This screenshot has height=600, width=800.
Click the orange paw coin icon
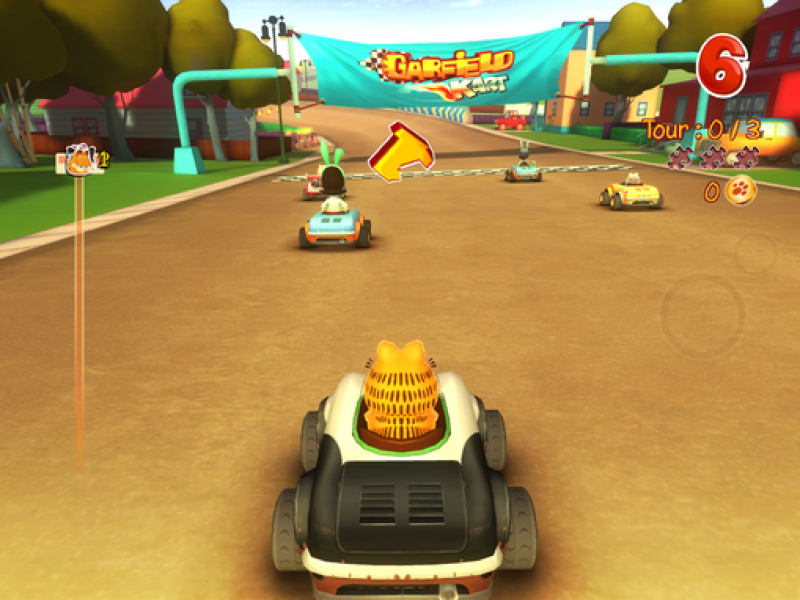pos(740,190)
